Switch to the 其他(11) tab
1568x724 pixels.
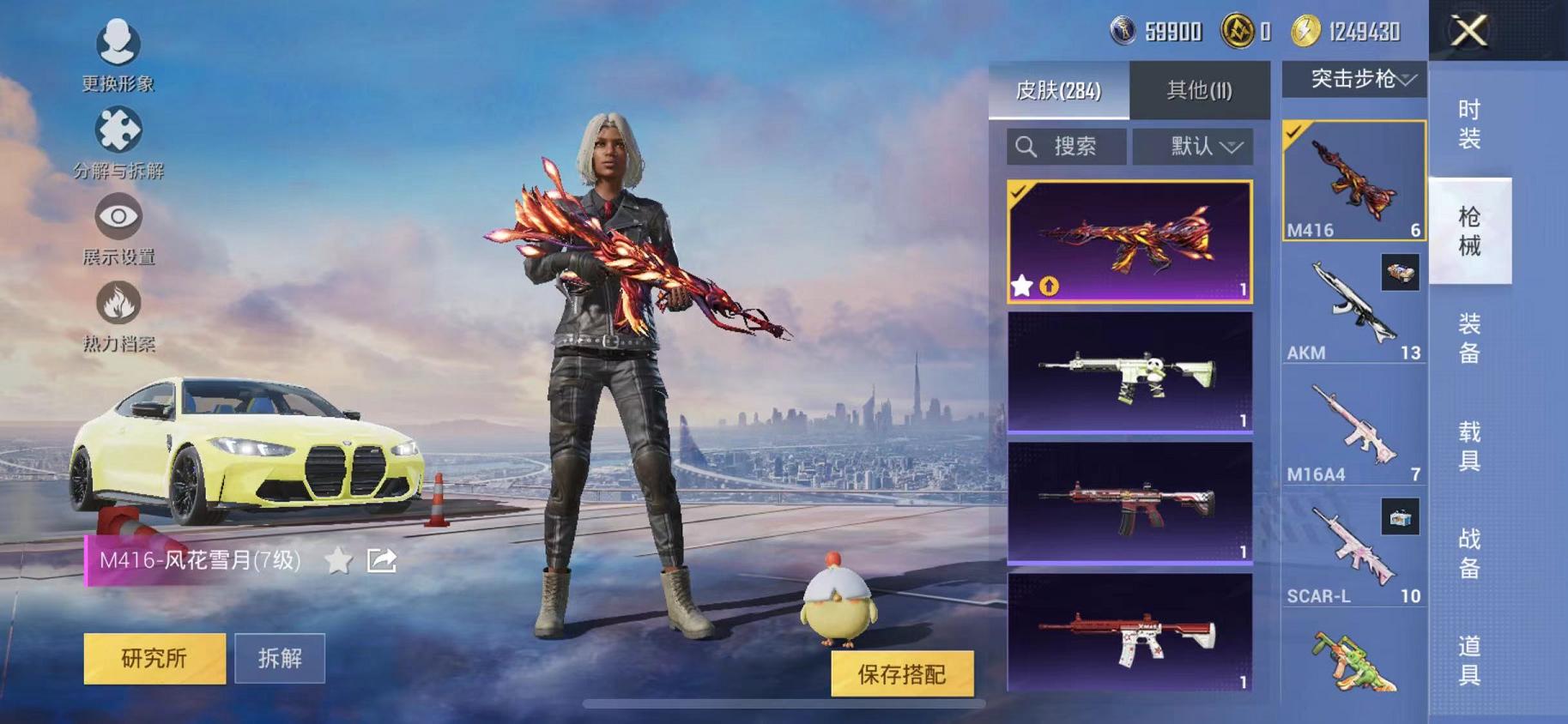(x=1202, y=89)
